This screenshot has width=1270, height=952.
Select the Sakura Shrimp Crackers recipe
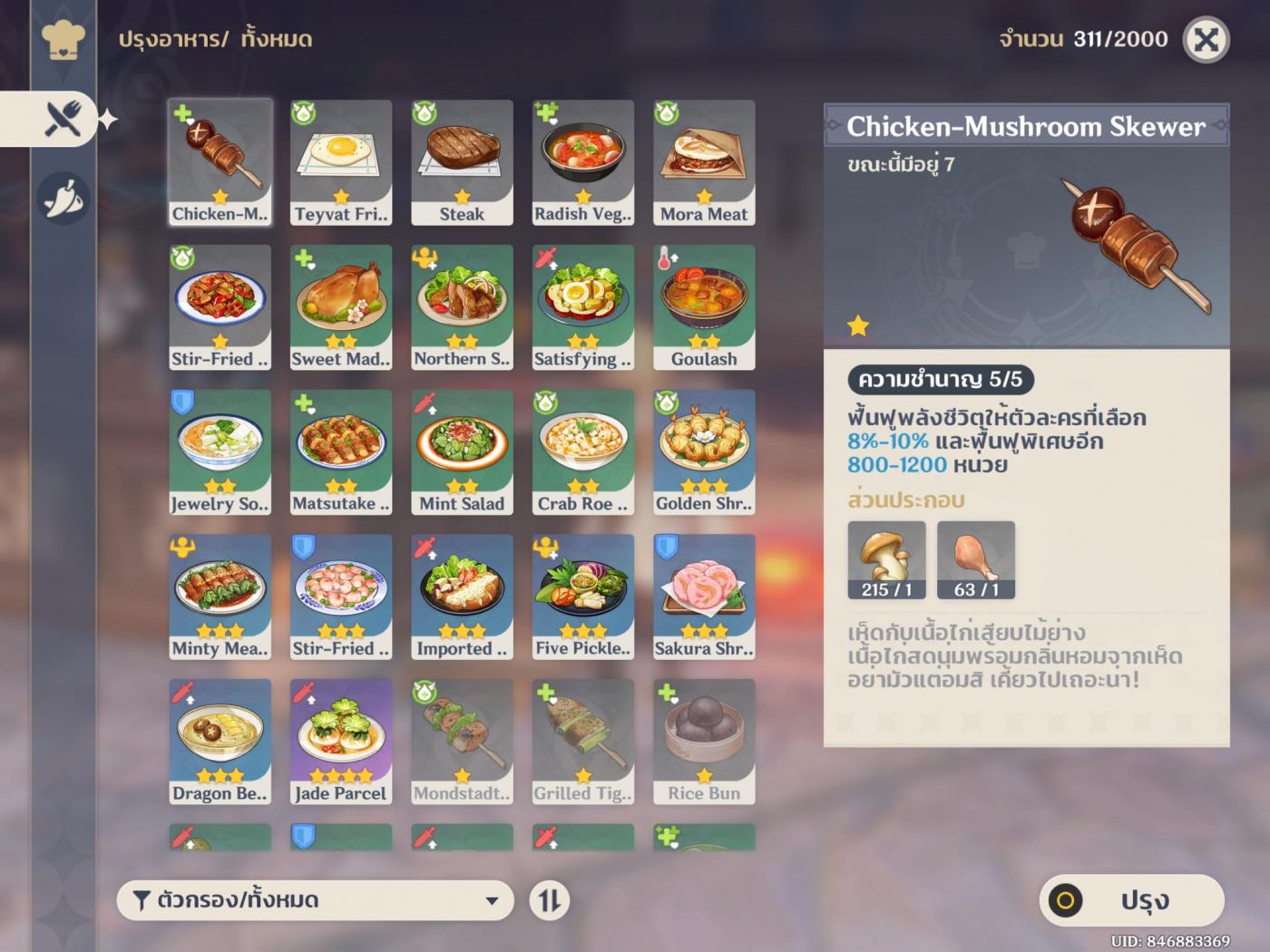coord(704,597)
